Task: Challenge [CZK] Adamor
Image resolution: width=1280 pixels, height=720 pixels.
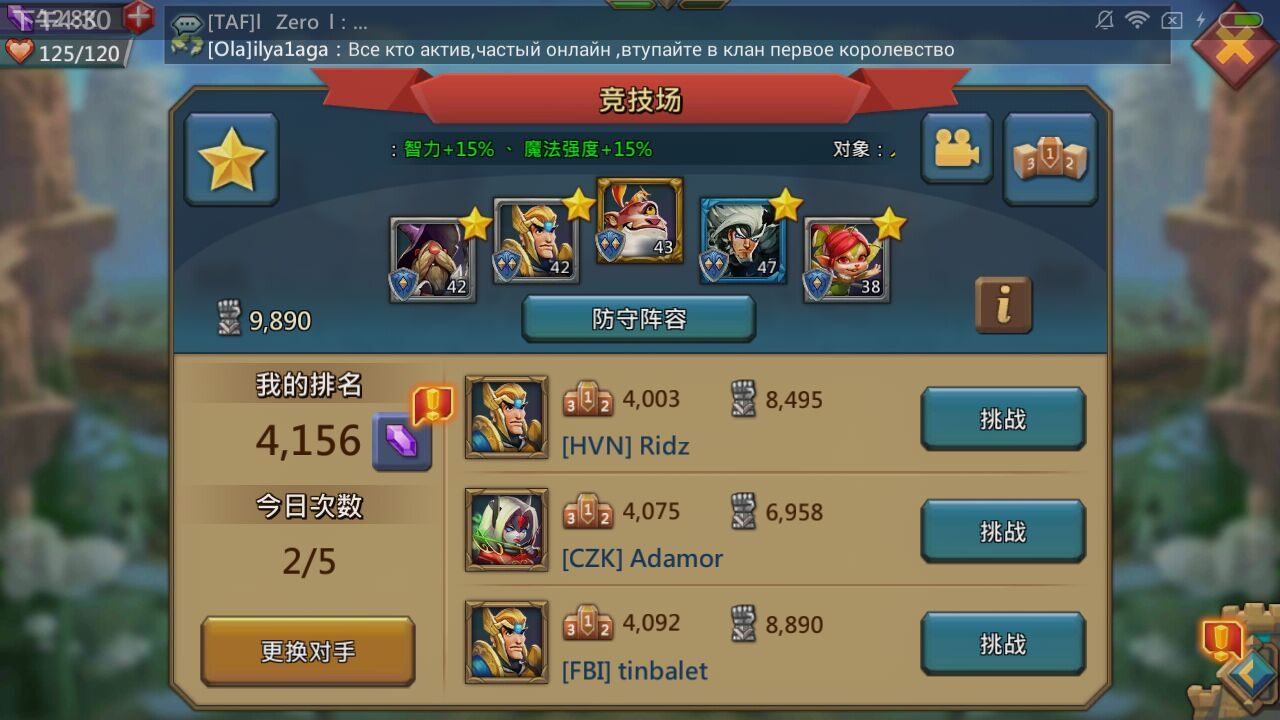Action: pos(1002,531)
